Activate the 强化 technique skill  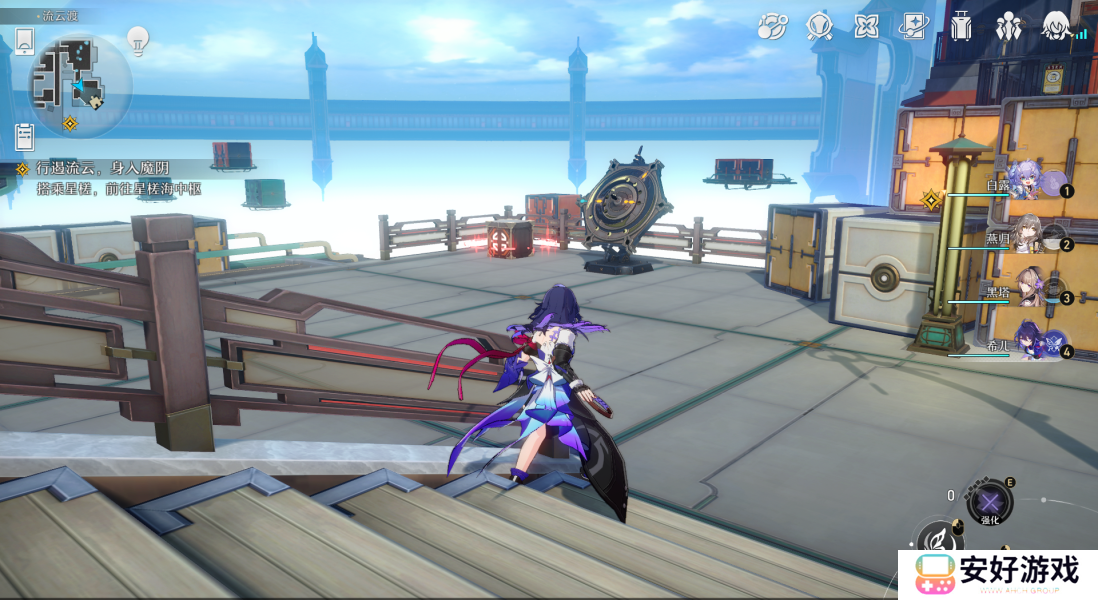[x=989, y=501]
